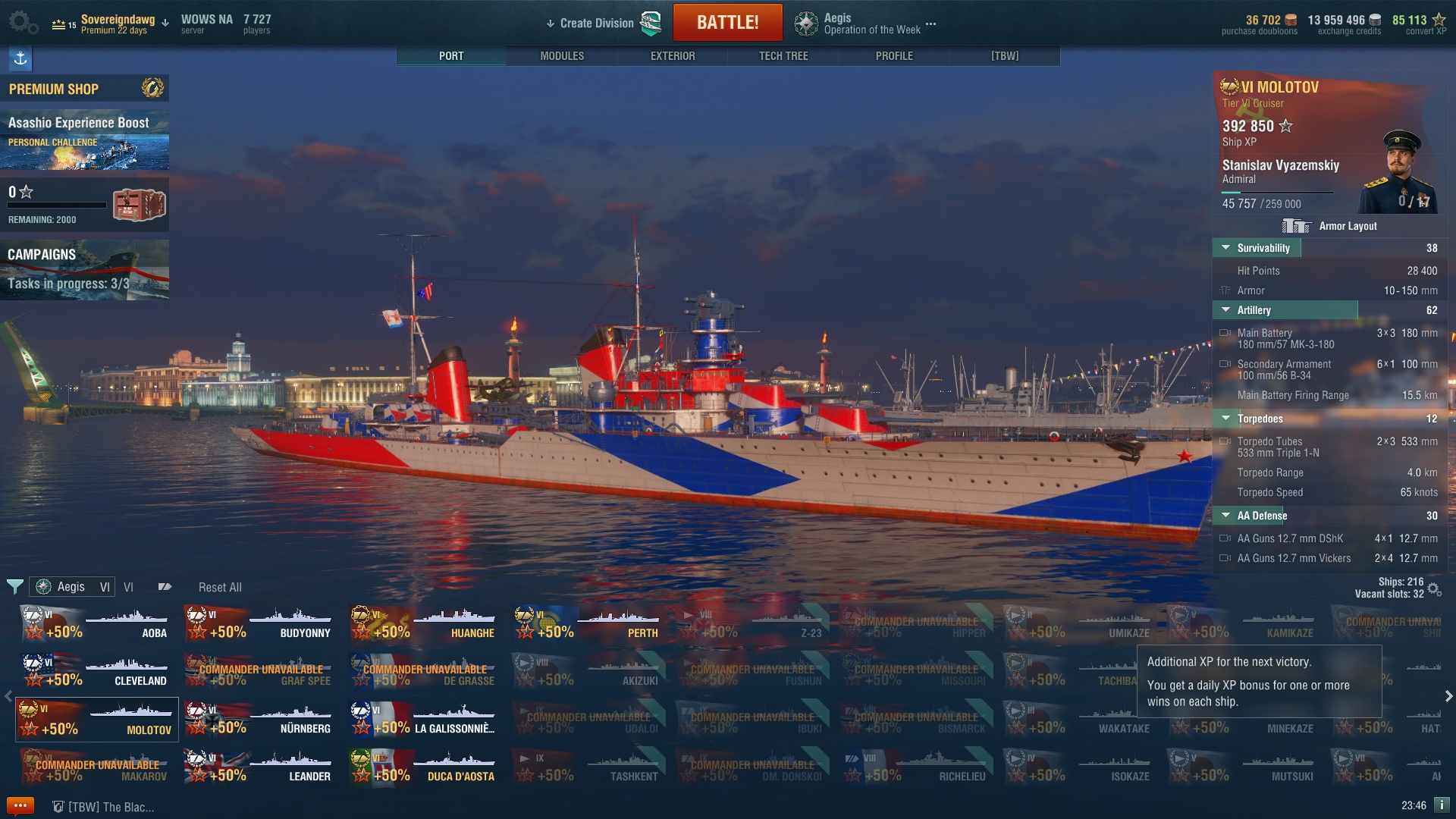Go to the TECH TREE tab
The height and width of the screenshot is (819, 1456).
783,56
